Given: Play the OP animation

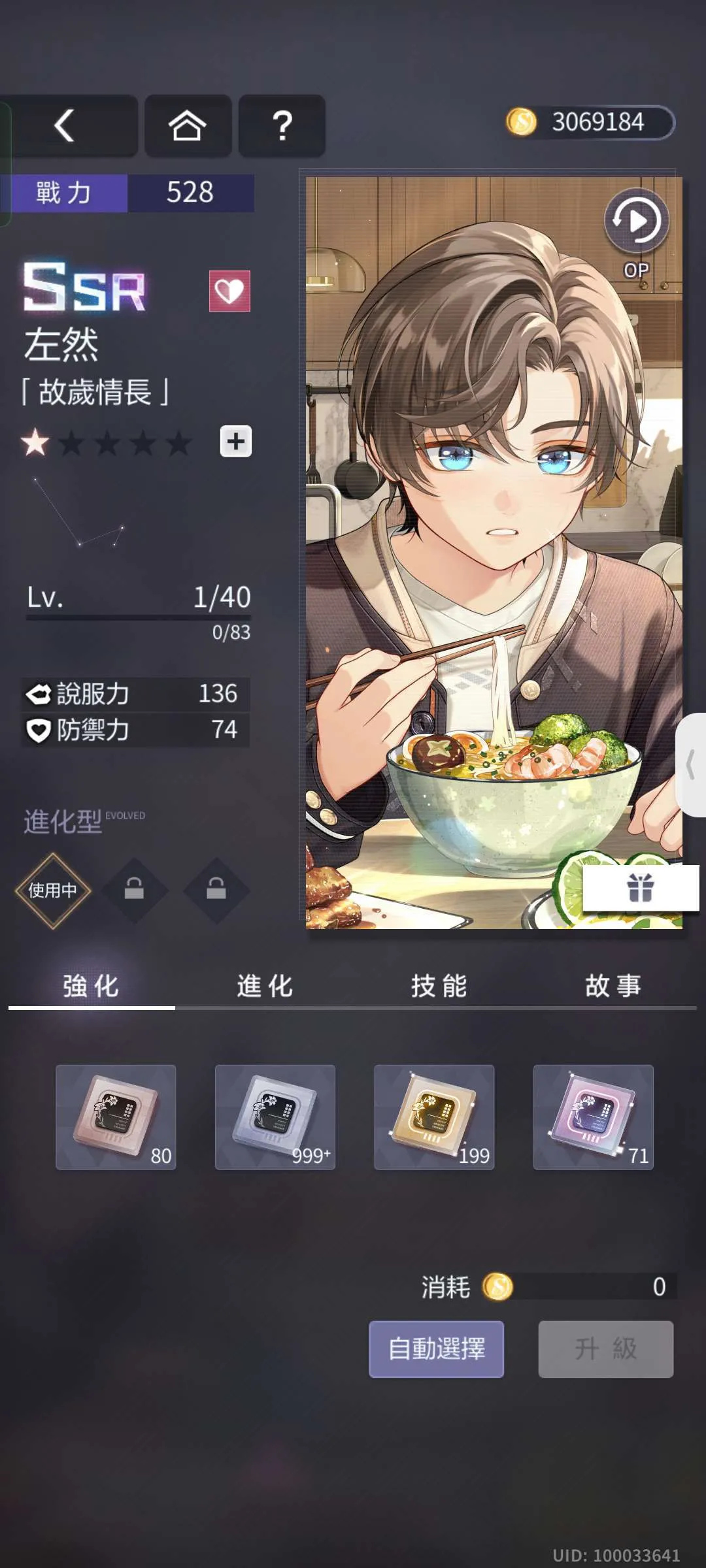Looking at the screenshot, I should (x=637, y=222).
